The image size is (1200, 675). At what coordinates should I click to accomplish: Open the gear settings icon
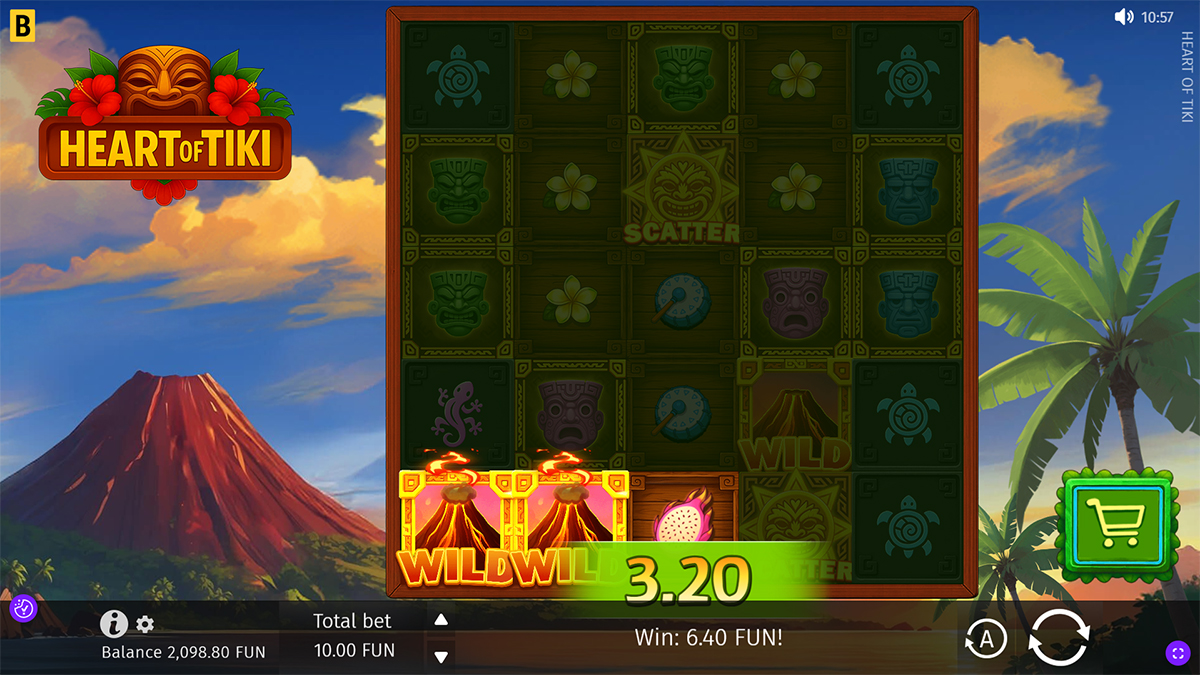[x=145, y=625]
